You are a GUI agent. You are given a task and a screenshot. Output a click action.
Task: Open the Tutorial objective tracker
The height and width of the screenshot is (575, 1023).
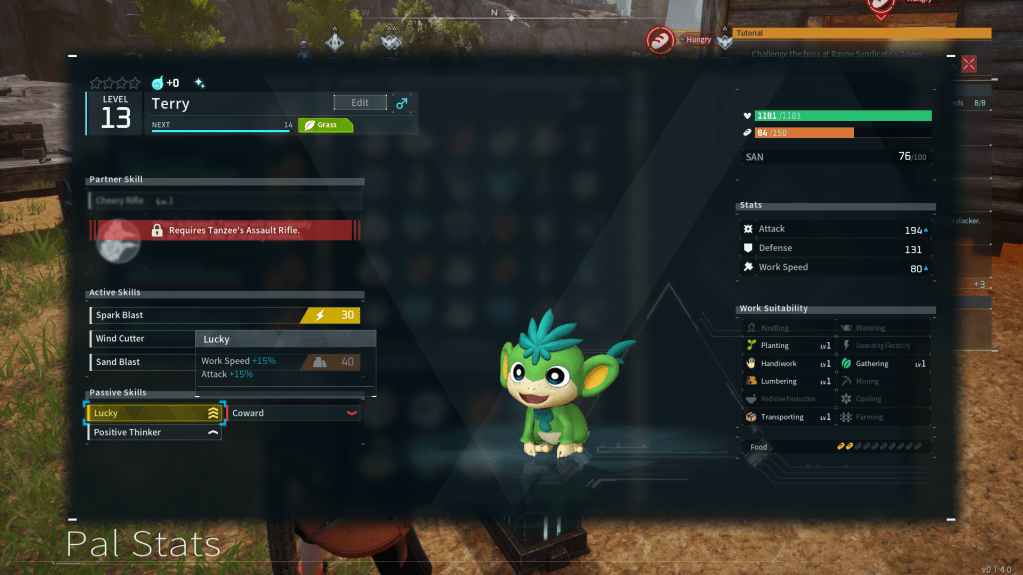(861, 33)
